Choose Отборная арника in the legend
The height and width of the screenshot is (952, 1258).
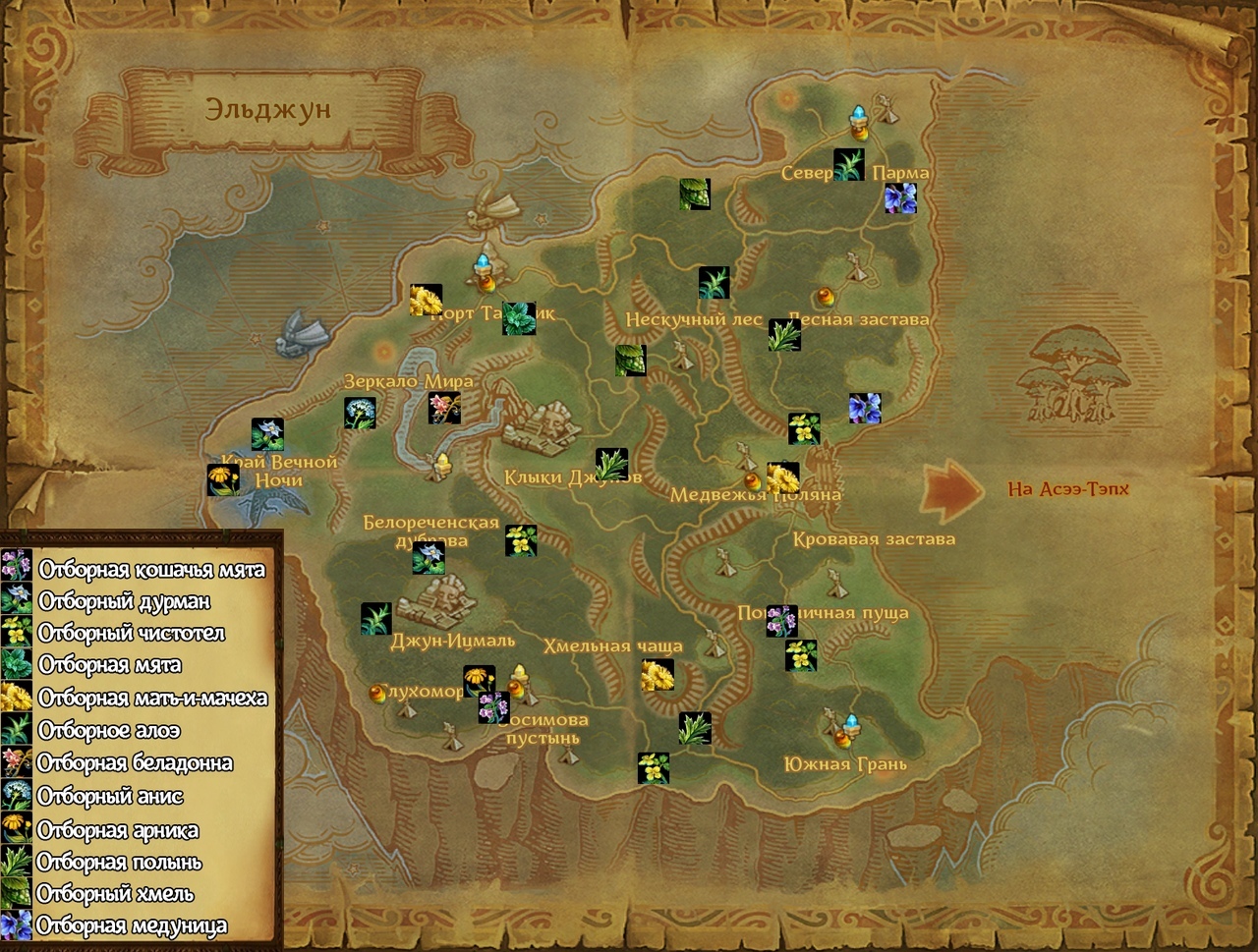click(x=117, y=830)
